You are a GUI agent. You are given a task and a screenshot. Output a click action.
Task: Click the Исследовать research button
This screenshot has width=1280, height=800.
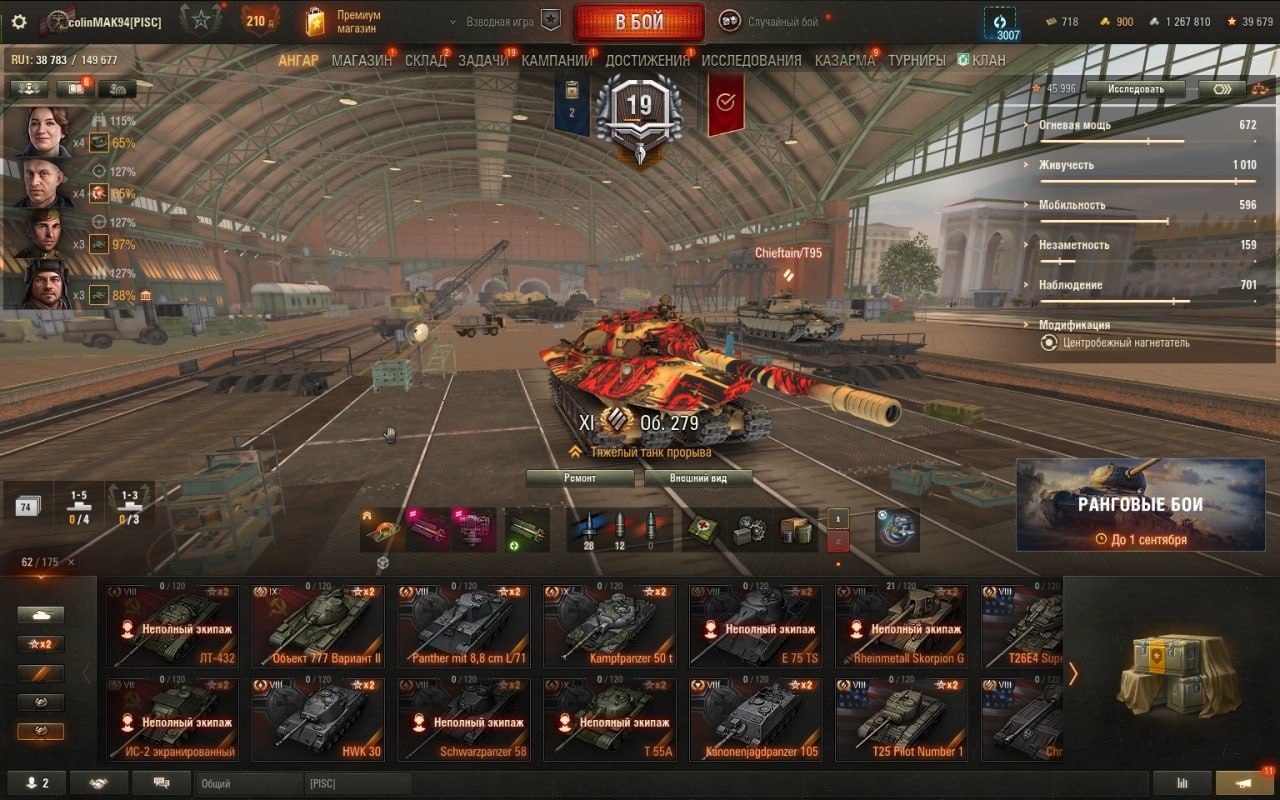pos(1136,89)
